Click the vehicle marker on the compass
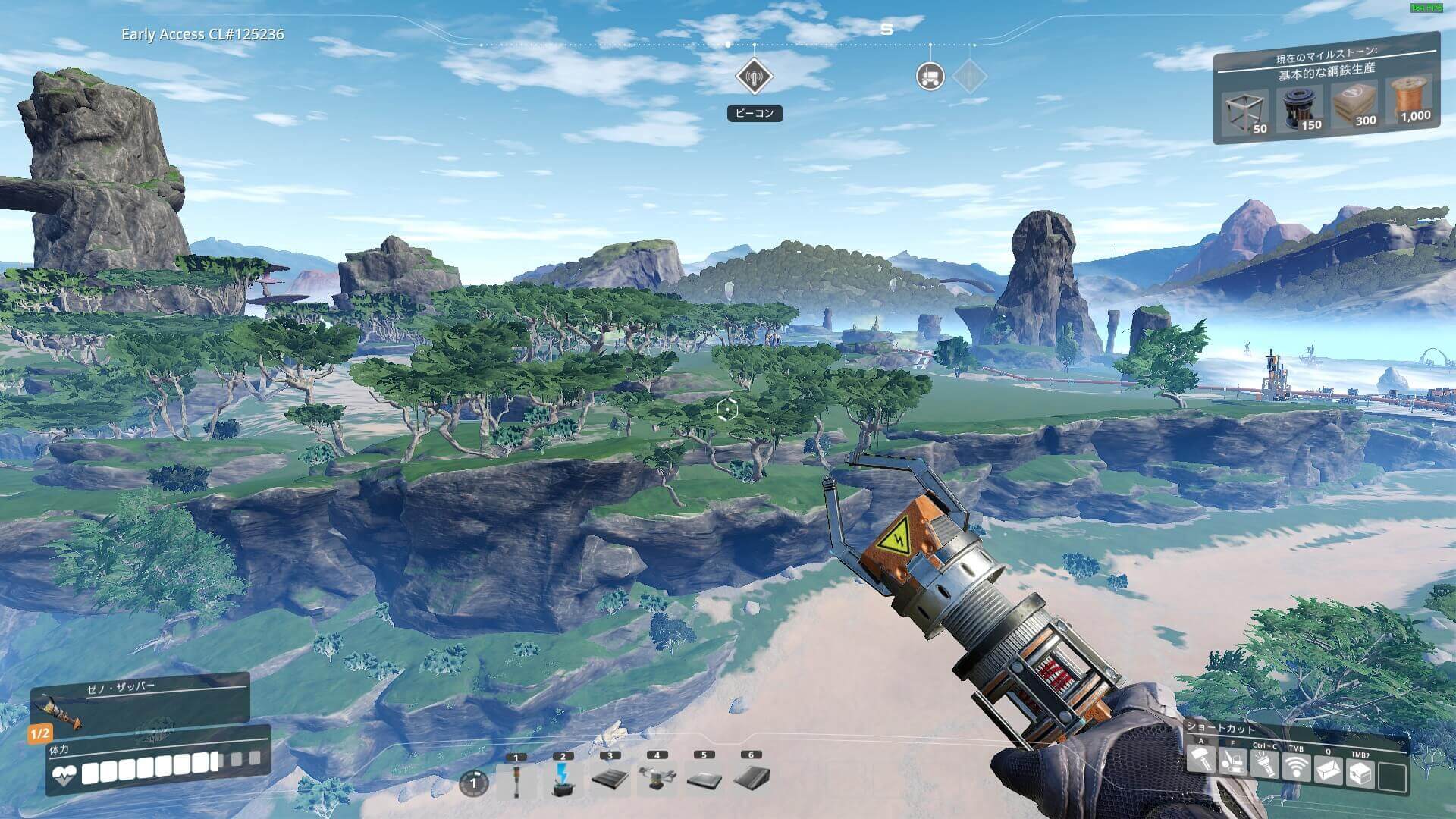 click(930, 76)
